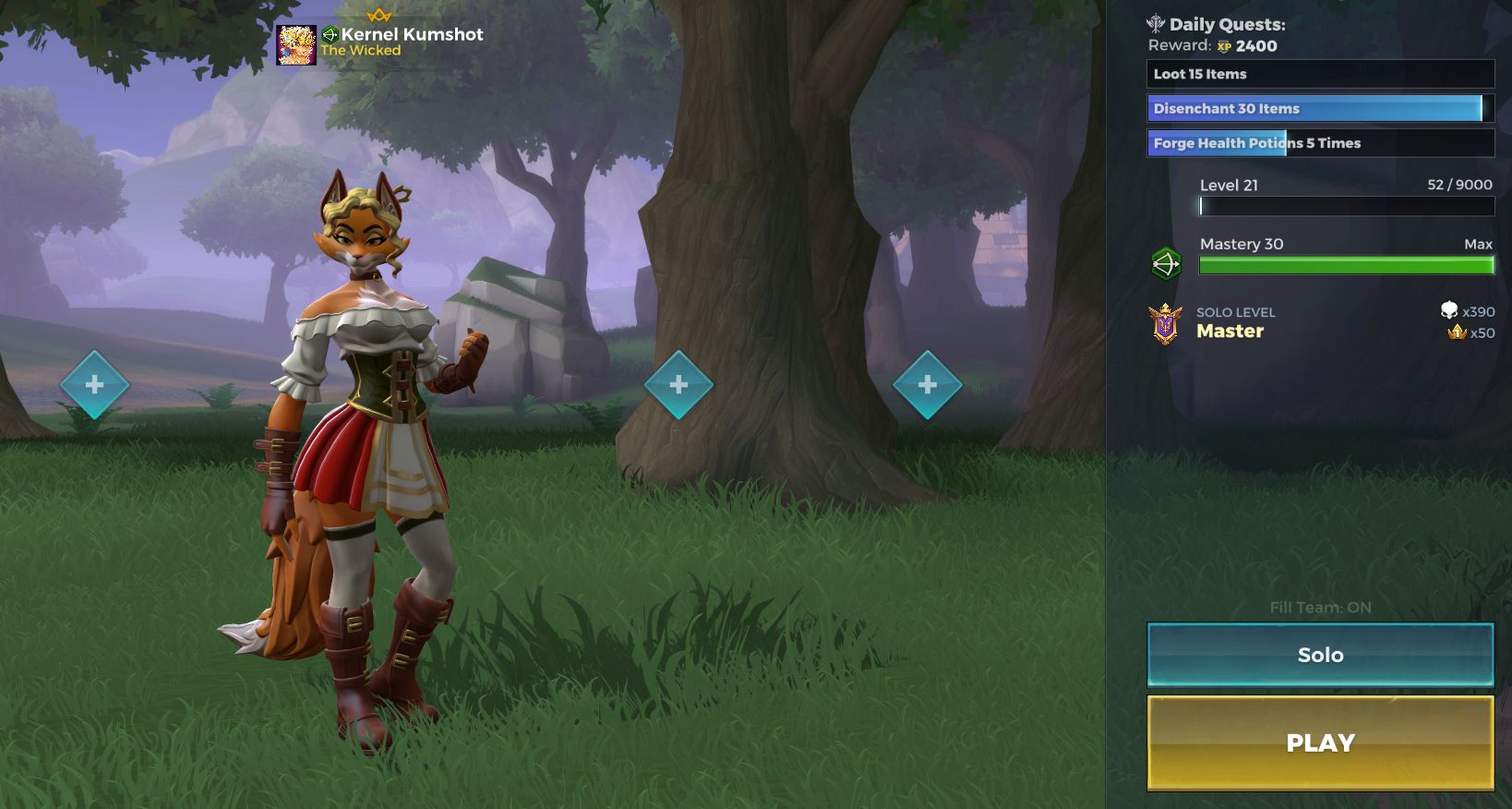The image size is (1512, 809).
Task: Click the Daily Quests banner icon
Action: [1157, 24]
